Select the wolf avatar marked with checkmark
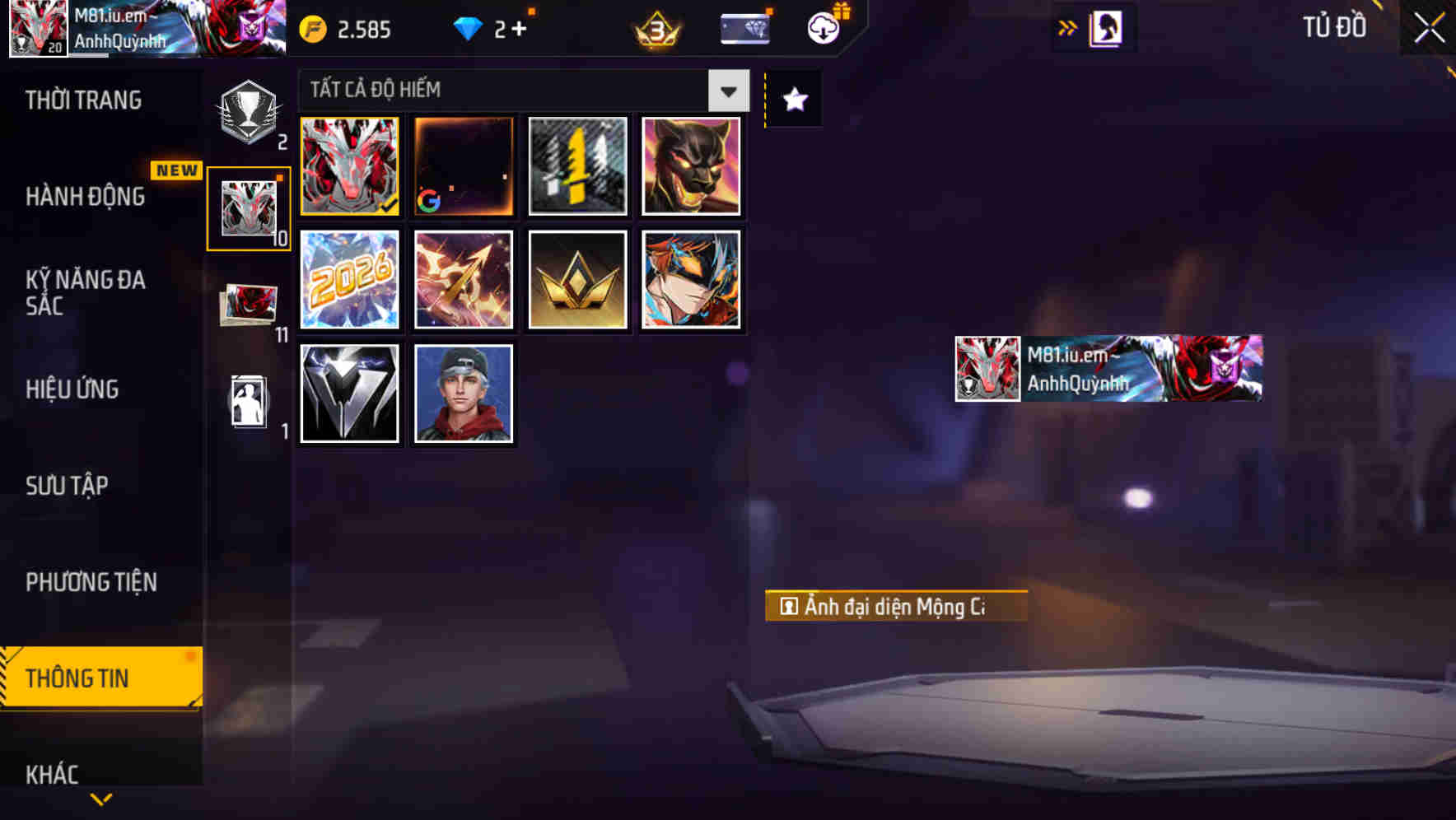 349,165
